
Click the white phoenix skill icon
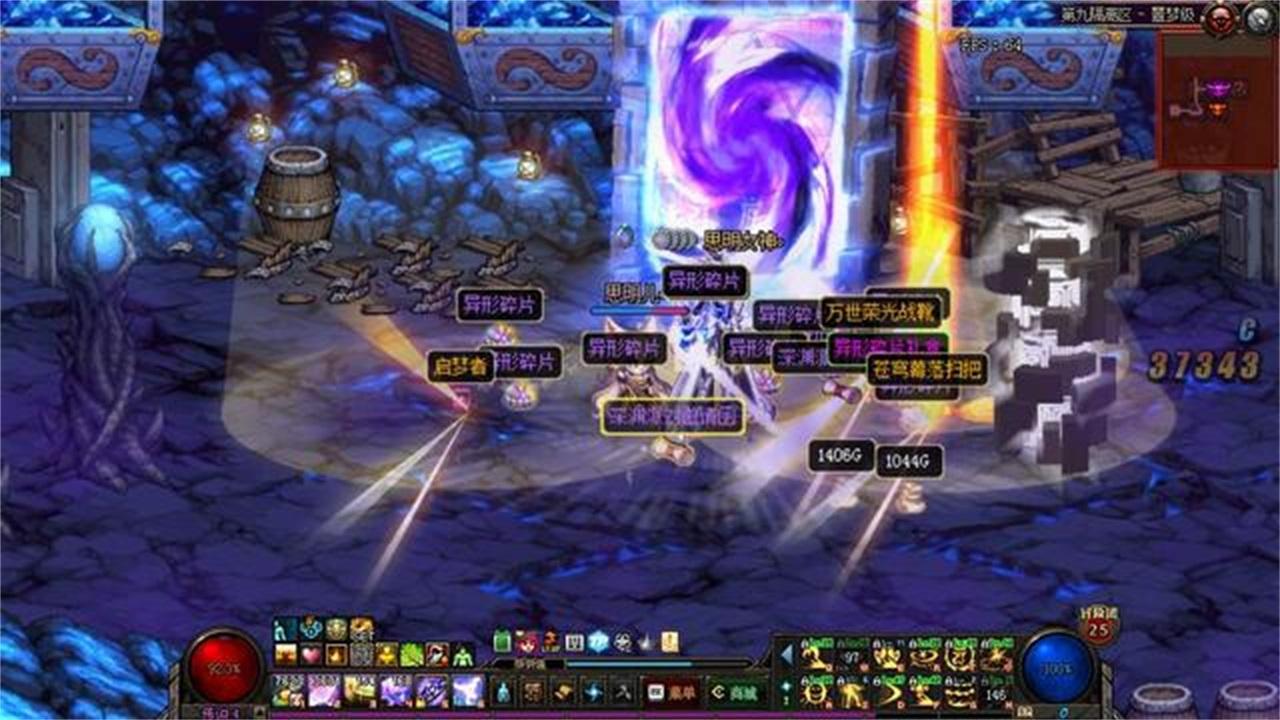(465, 688)
